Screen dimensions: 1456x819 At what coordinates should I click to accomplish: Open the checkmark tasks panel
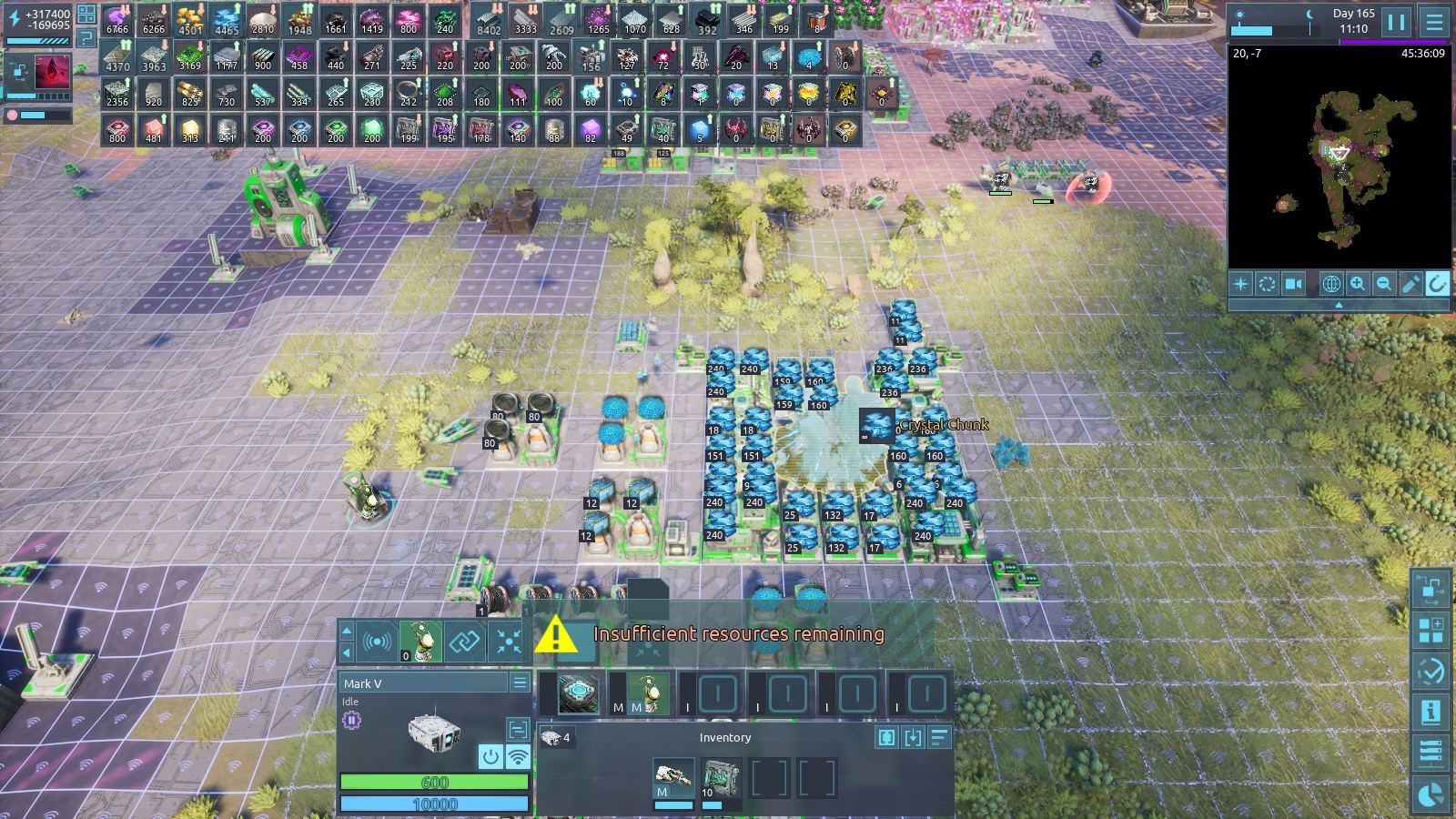(x=1431, y=672)
